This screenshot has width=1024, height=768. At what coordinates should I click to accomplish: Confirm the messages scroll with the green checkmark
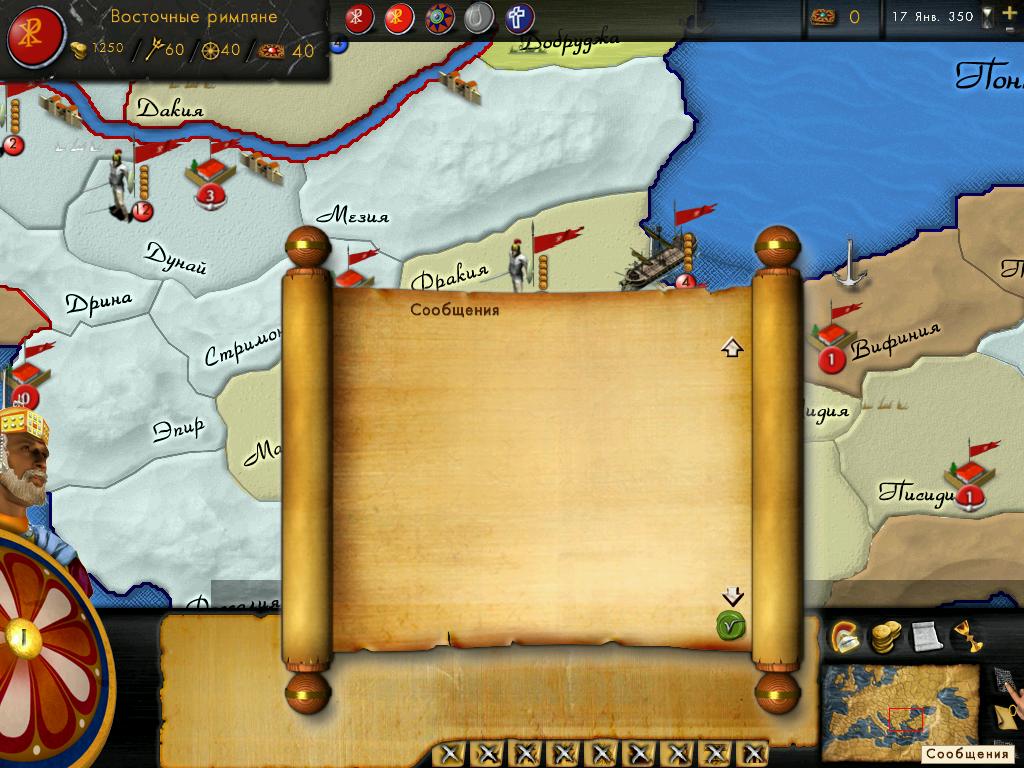coord(731,627)
